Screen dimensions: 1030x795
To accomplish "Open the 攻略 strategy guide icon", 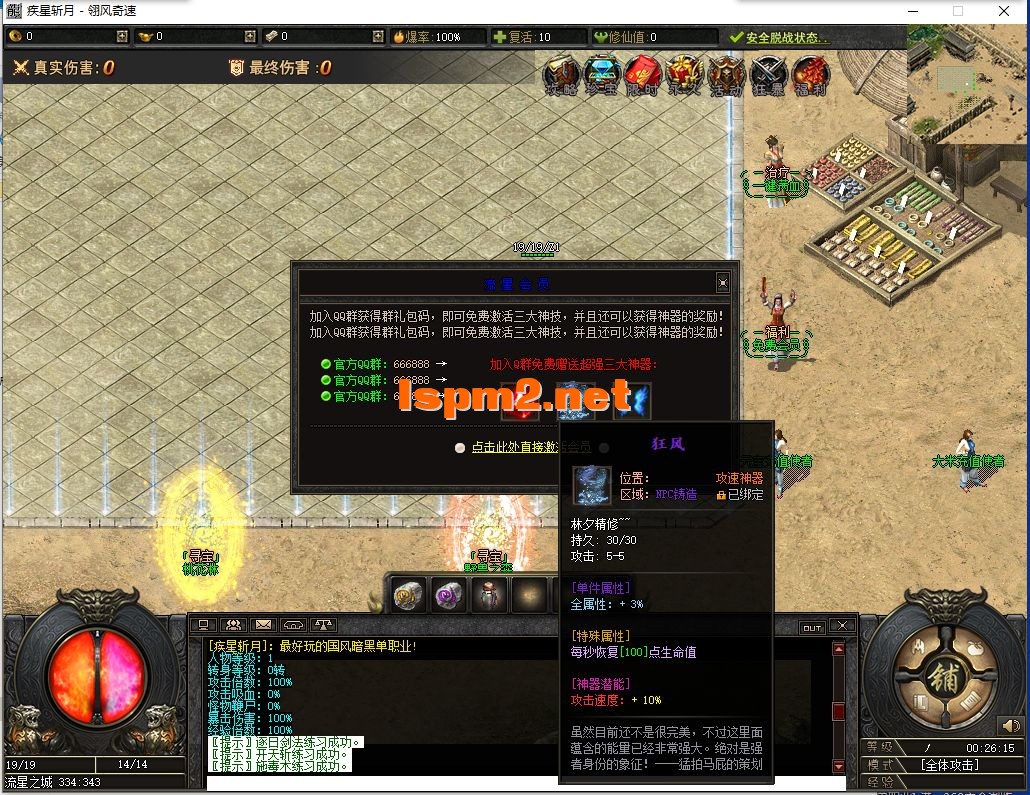I will [x=562, y=73].
